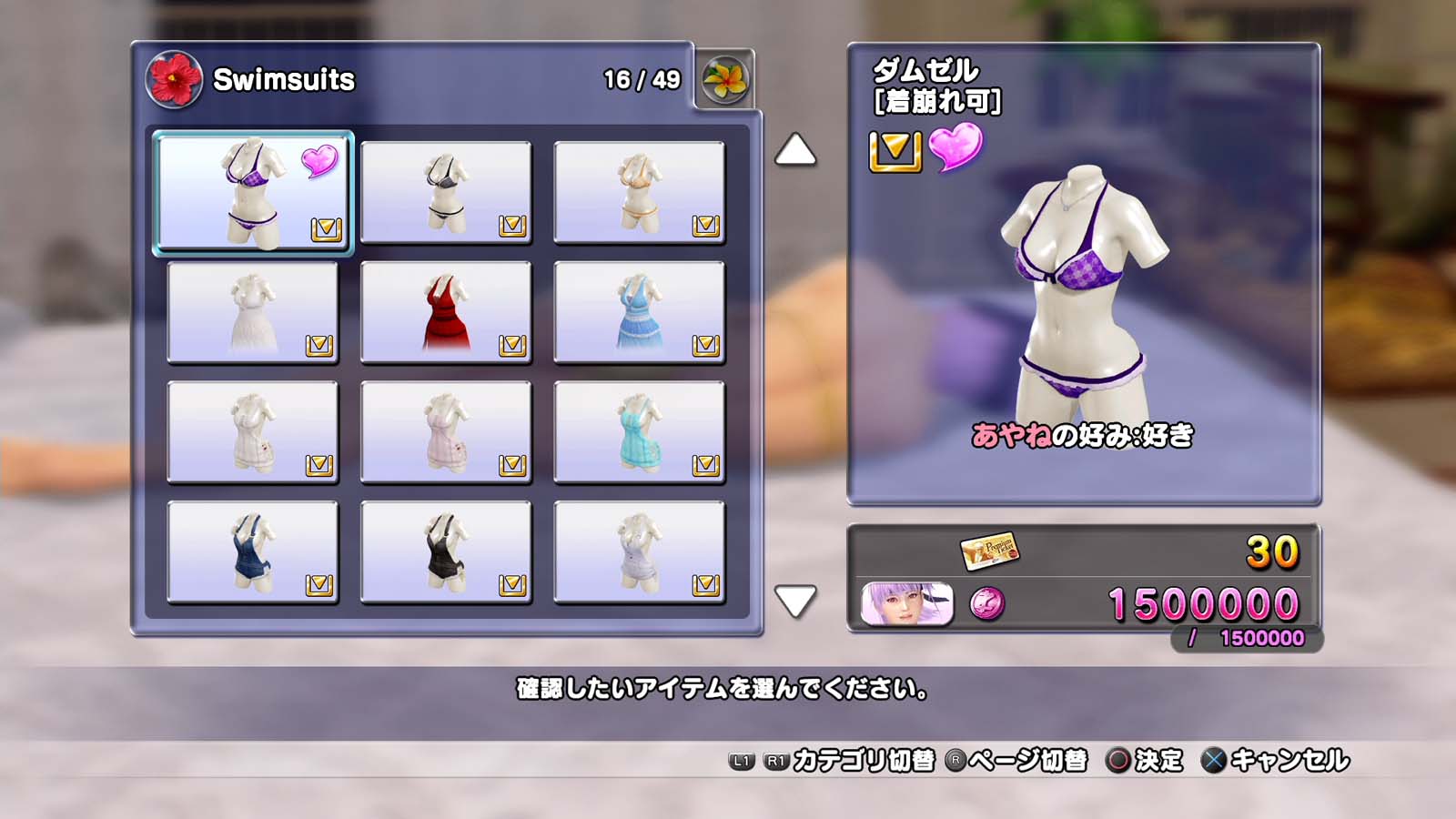This screenshot has width=1456, height=819.
Task: Choose the denim blue swimsuit tile
Action: (x=253, y=552)
